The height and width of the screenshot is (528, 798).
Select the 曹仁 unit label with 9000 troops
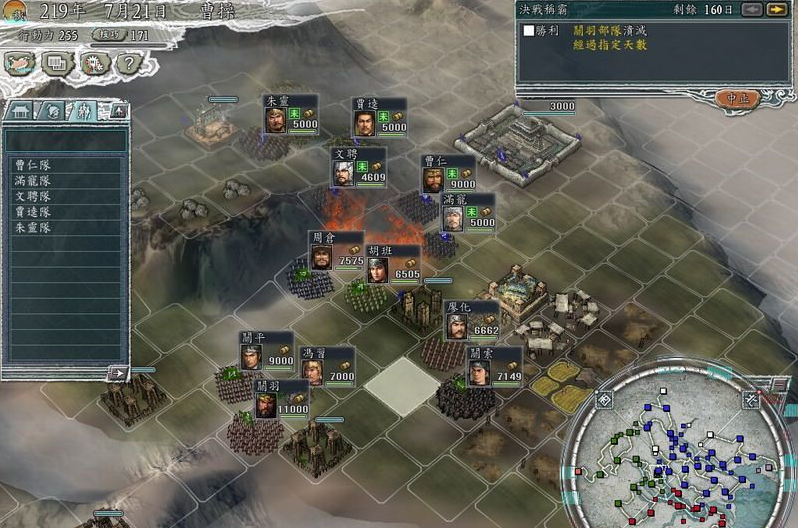click(447, 172)
